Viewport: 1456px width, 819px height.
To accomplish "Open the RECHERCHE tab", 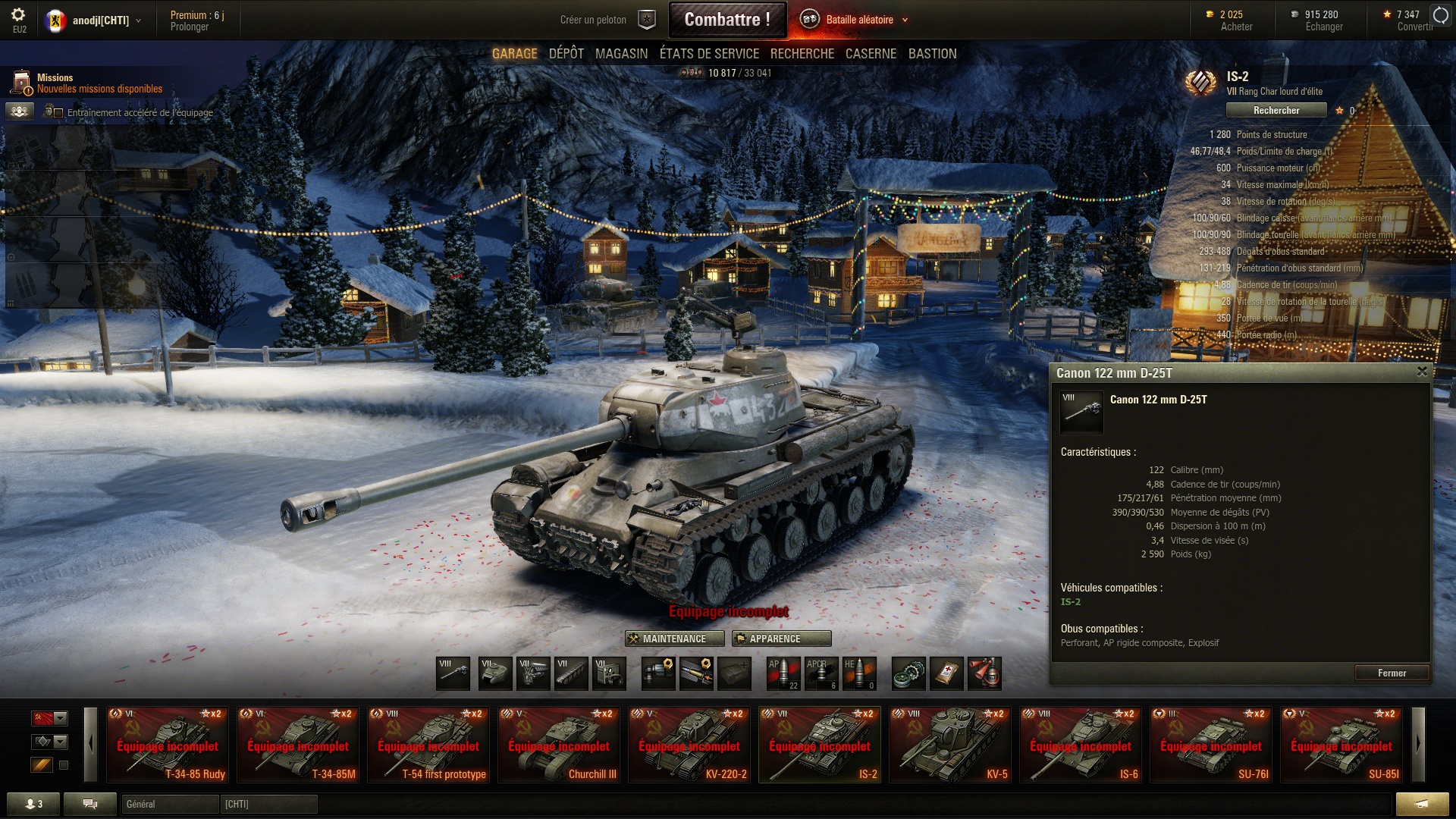I will [802, 54].
